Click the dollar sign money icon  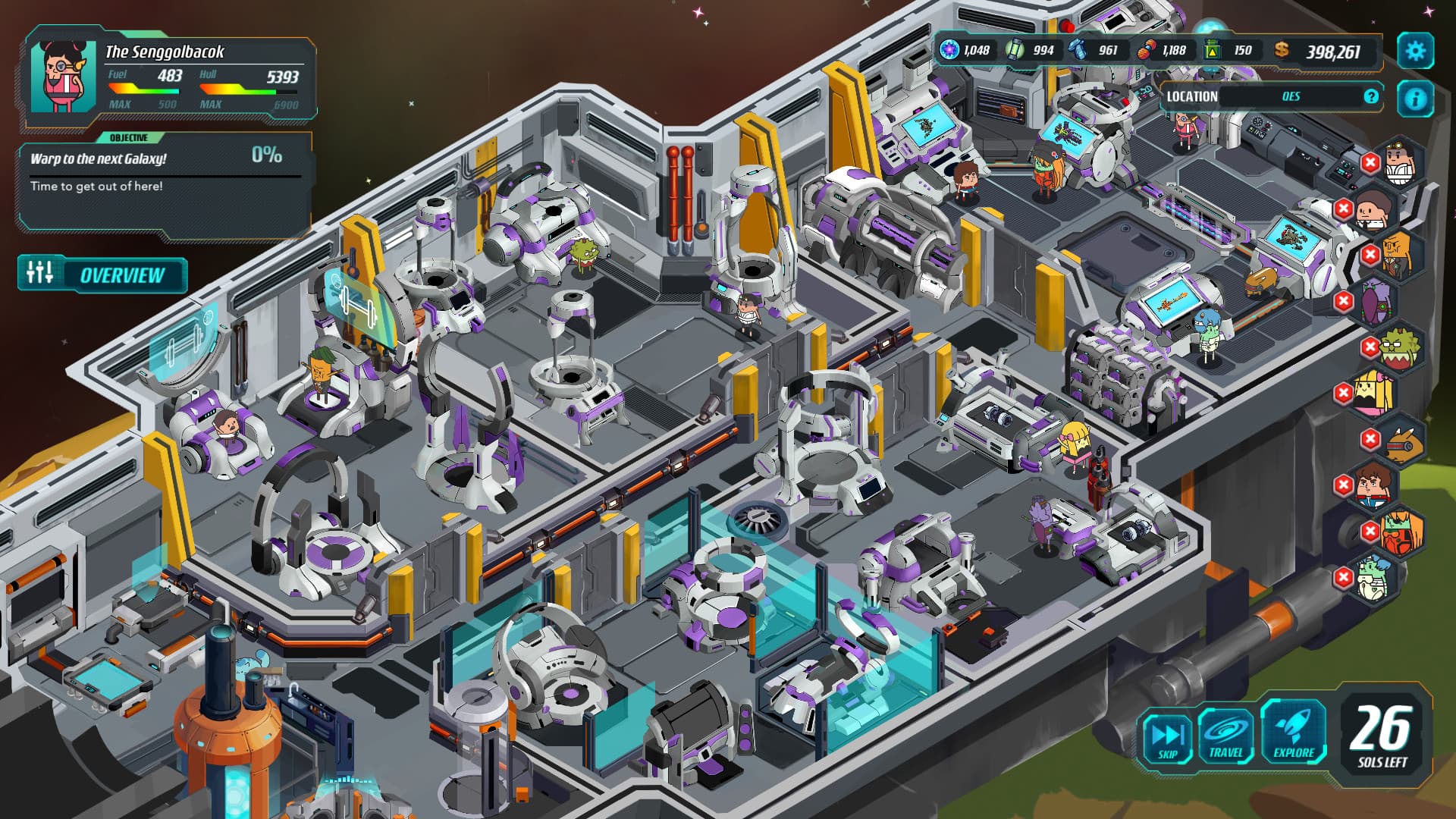point(1282,51)
